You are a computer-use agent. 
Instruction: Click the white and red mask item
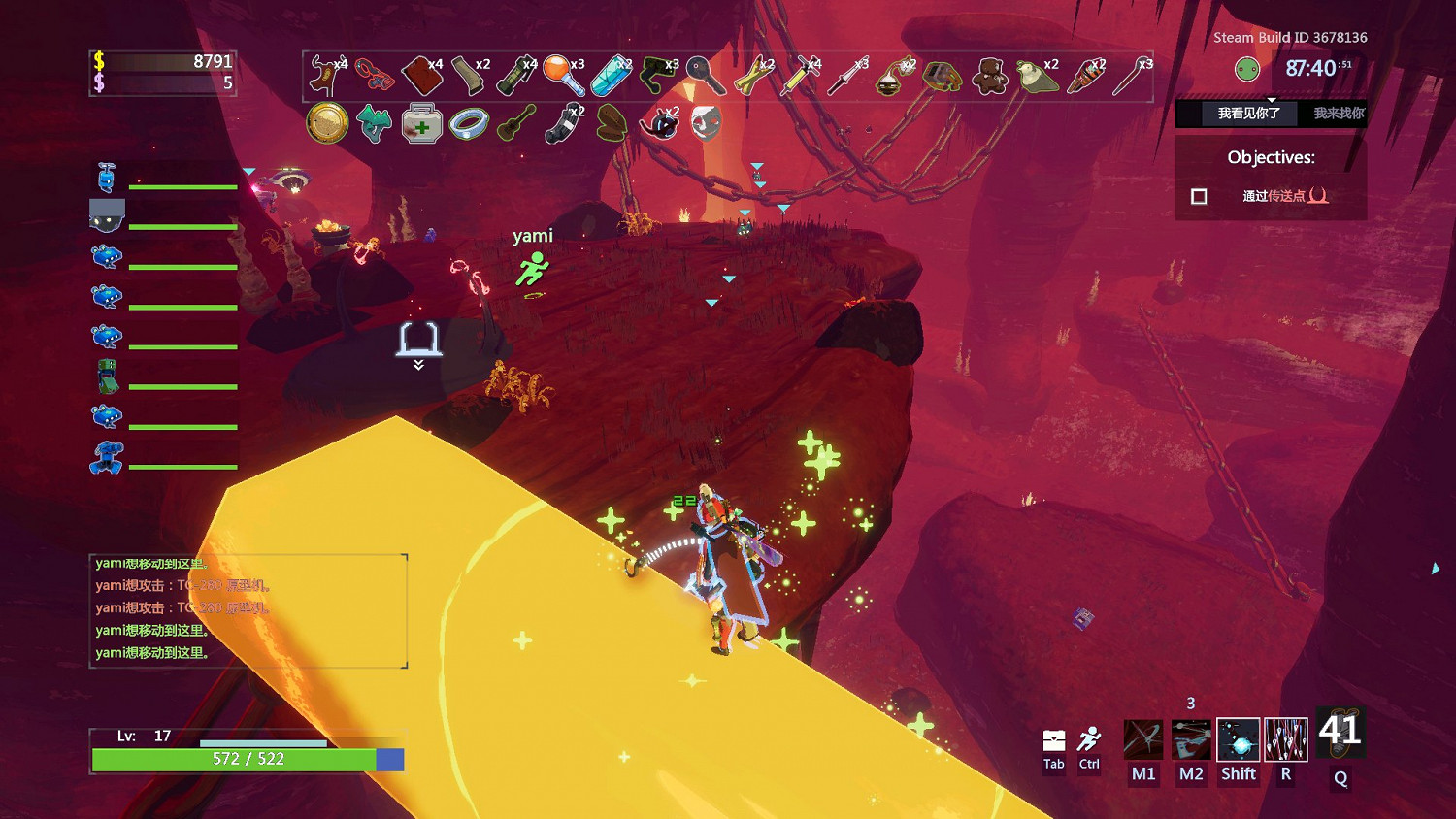[706, 124]
